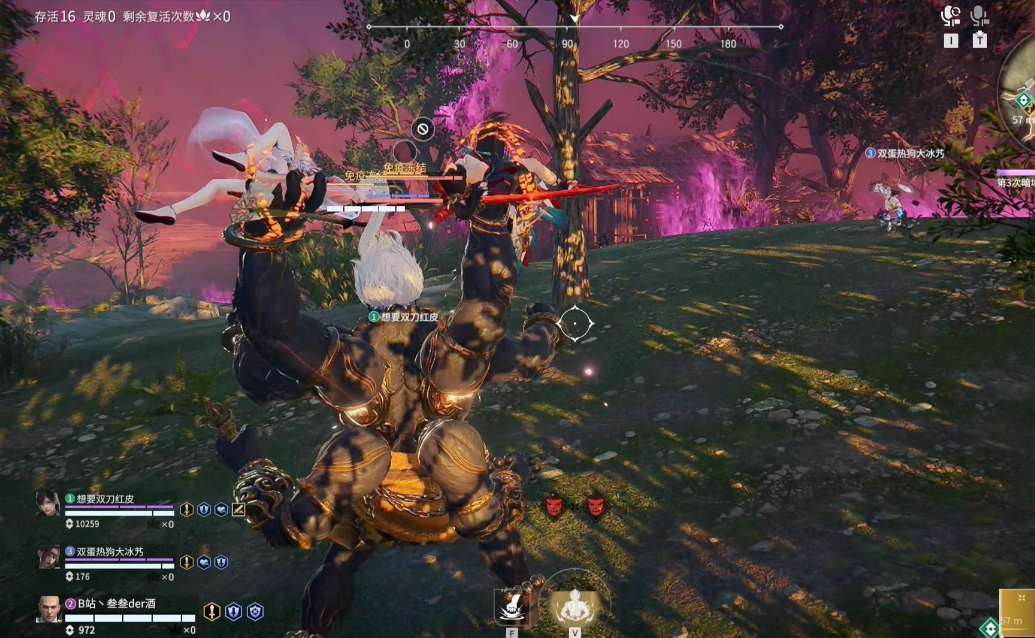Trigger the Vajra transformation ultimate icon
The image size is (1035, 638).
(x=575, y=605)
